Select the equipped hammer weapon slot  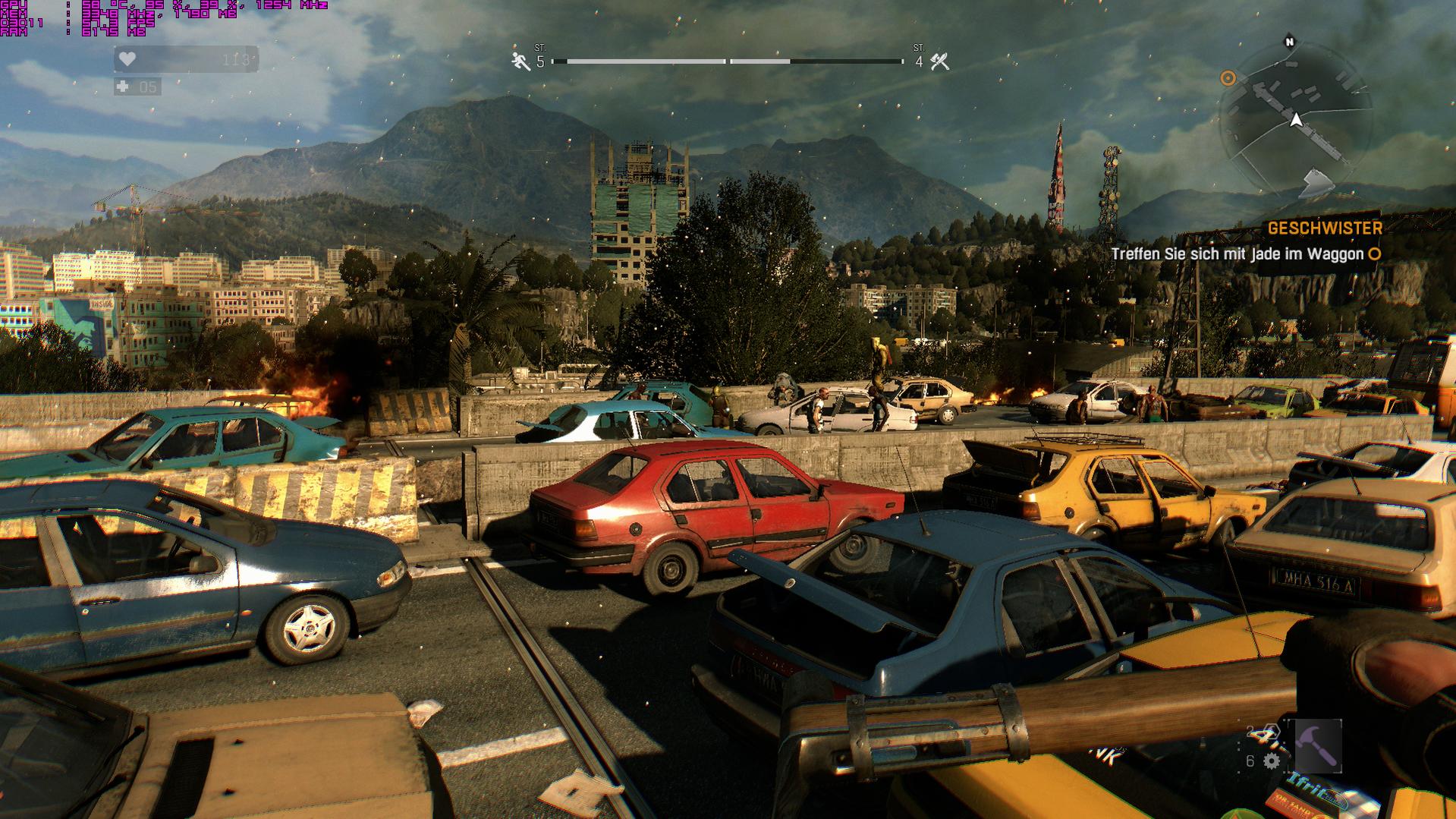(1317, 745)
